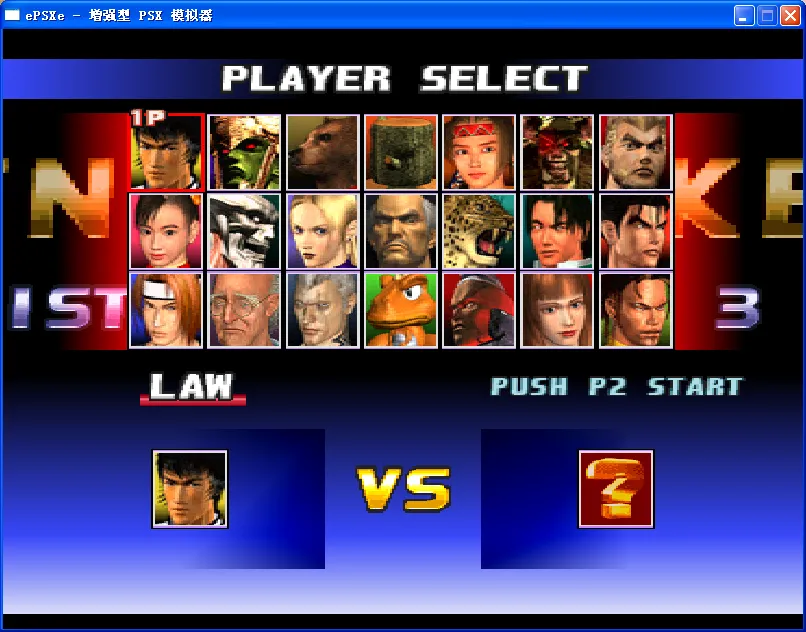
Task: Pick the Kuma bear portrait
Action: pyautogui.click(x=322, y=152)
